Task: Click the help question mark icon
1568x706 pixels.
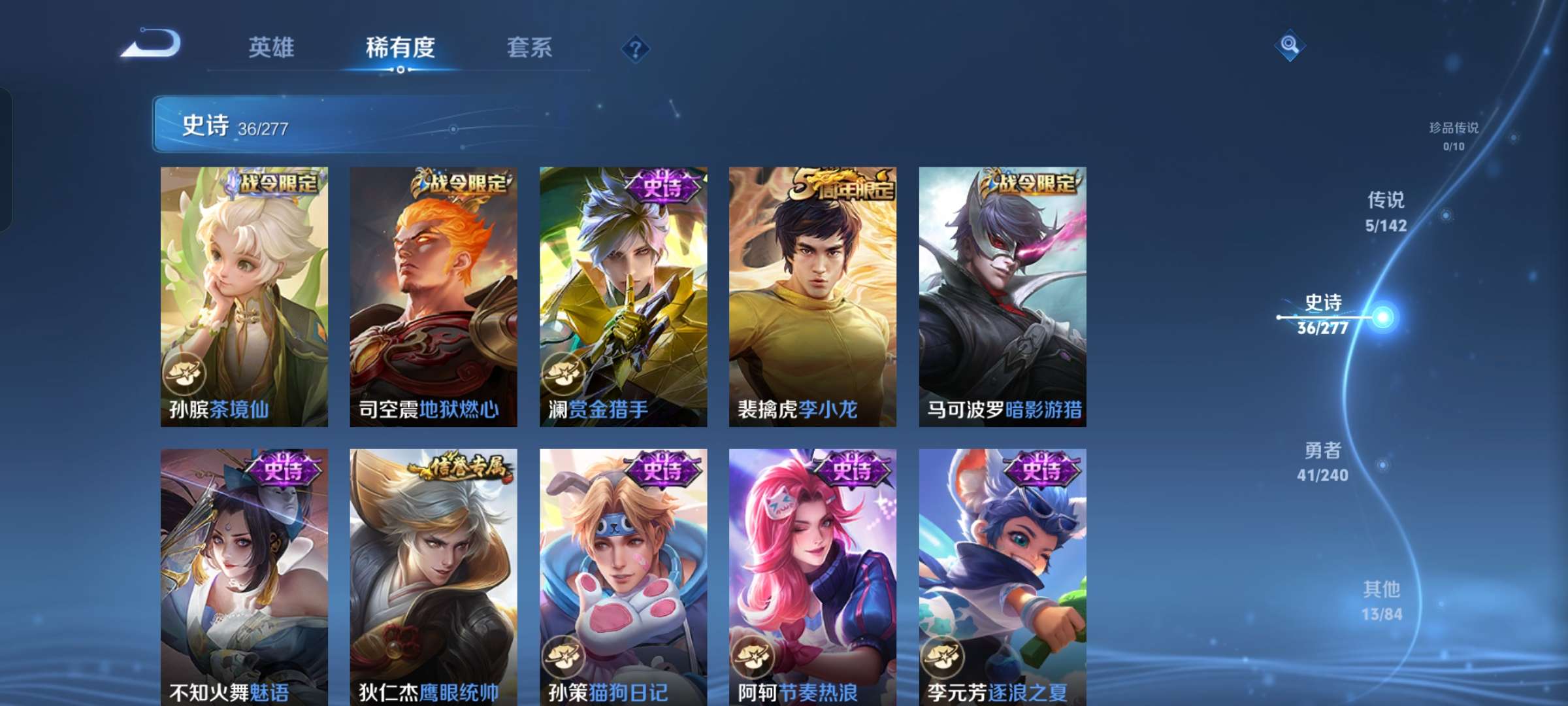Action: pyautogui.click(x=634, y=48)
